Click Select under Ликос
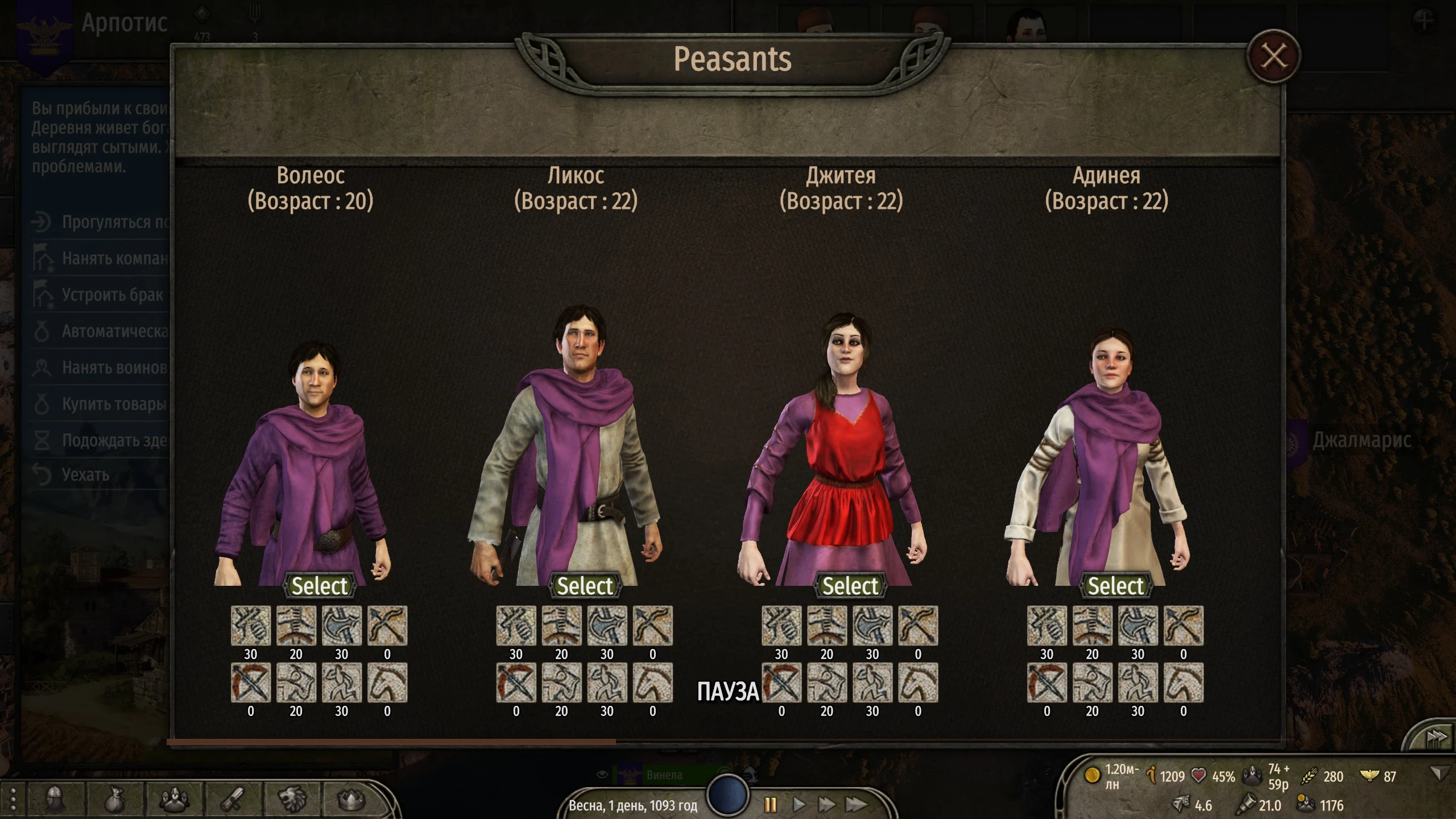Image resolution: width=1456 pixels, height=819 pixels. [x=585, y=586]
